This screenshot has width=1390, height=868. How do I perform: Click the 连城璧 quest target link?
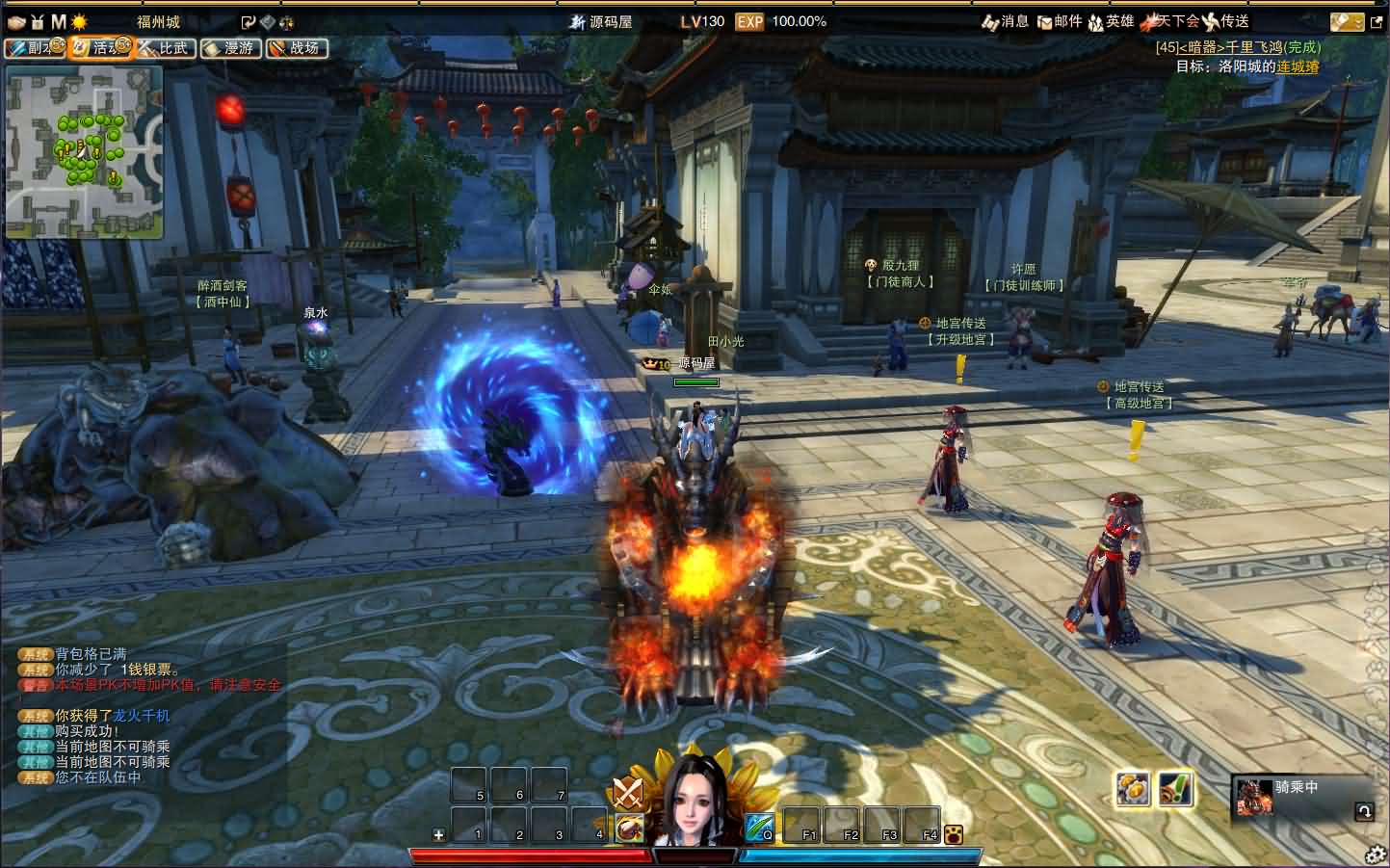click(x=1298, y=66)
